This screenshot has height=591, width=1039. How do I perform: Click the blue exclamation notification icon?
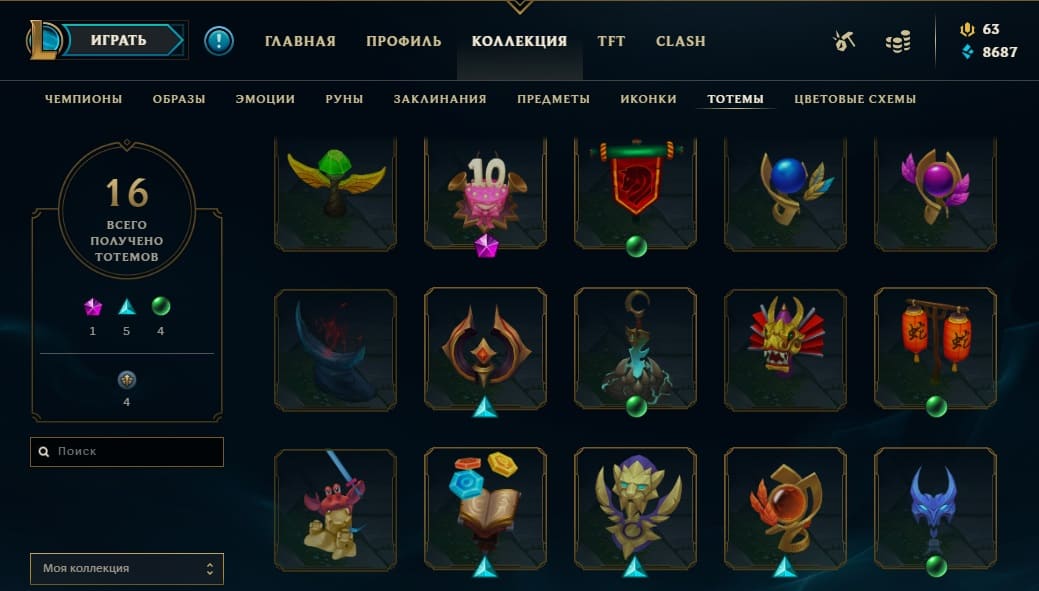218,41
